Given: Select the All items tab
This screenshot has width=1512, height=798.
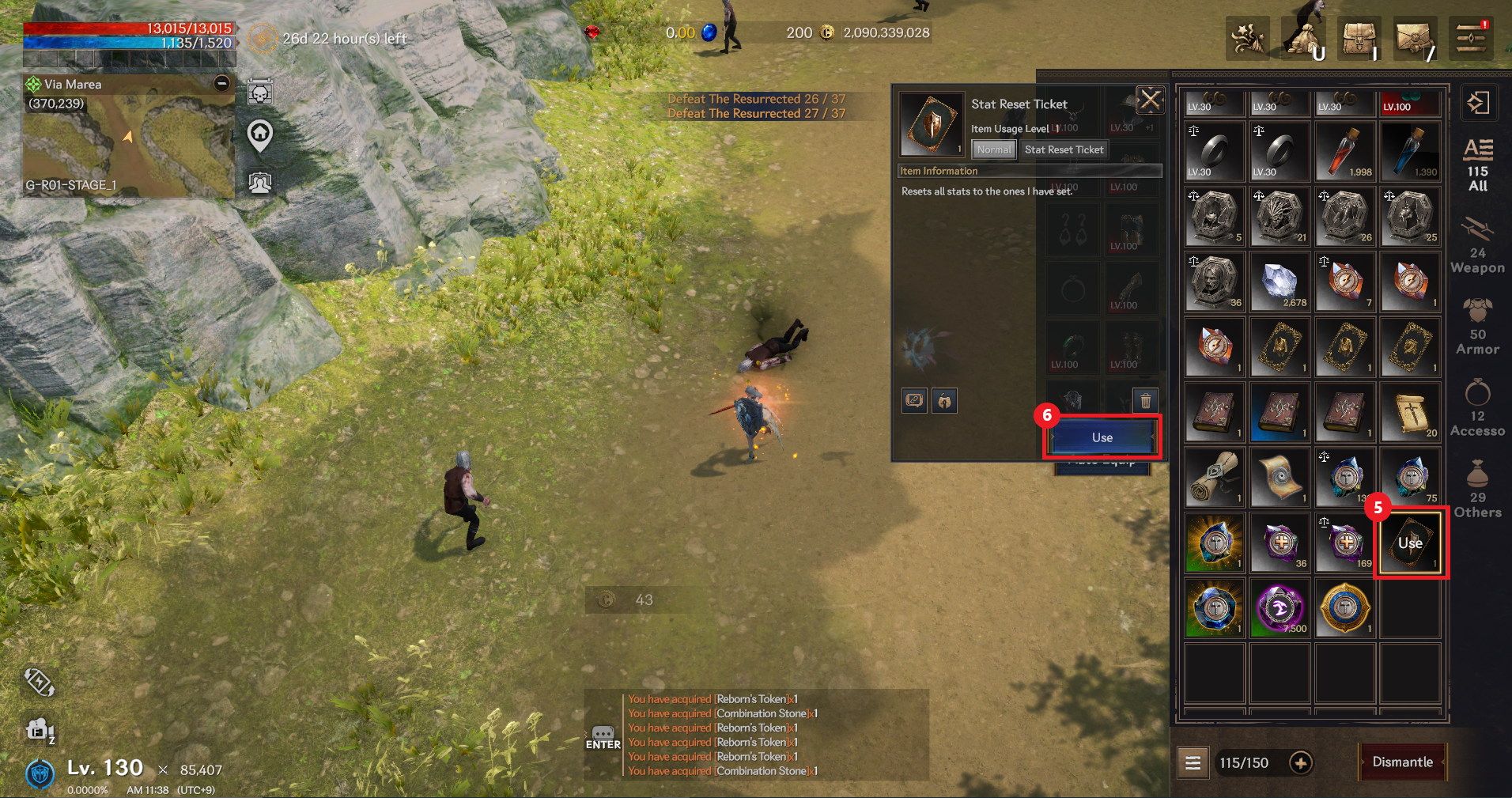Looking at the screenshot, I should 1477,165.
